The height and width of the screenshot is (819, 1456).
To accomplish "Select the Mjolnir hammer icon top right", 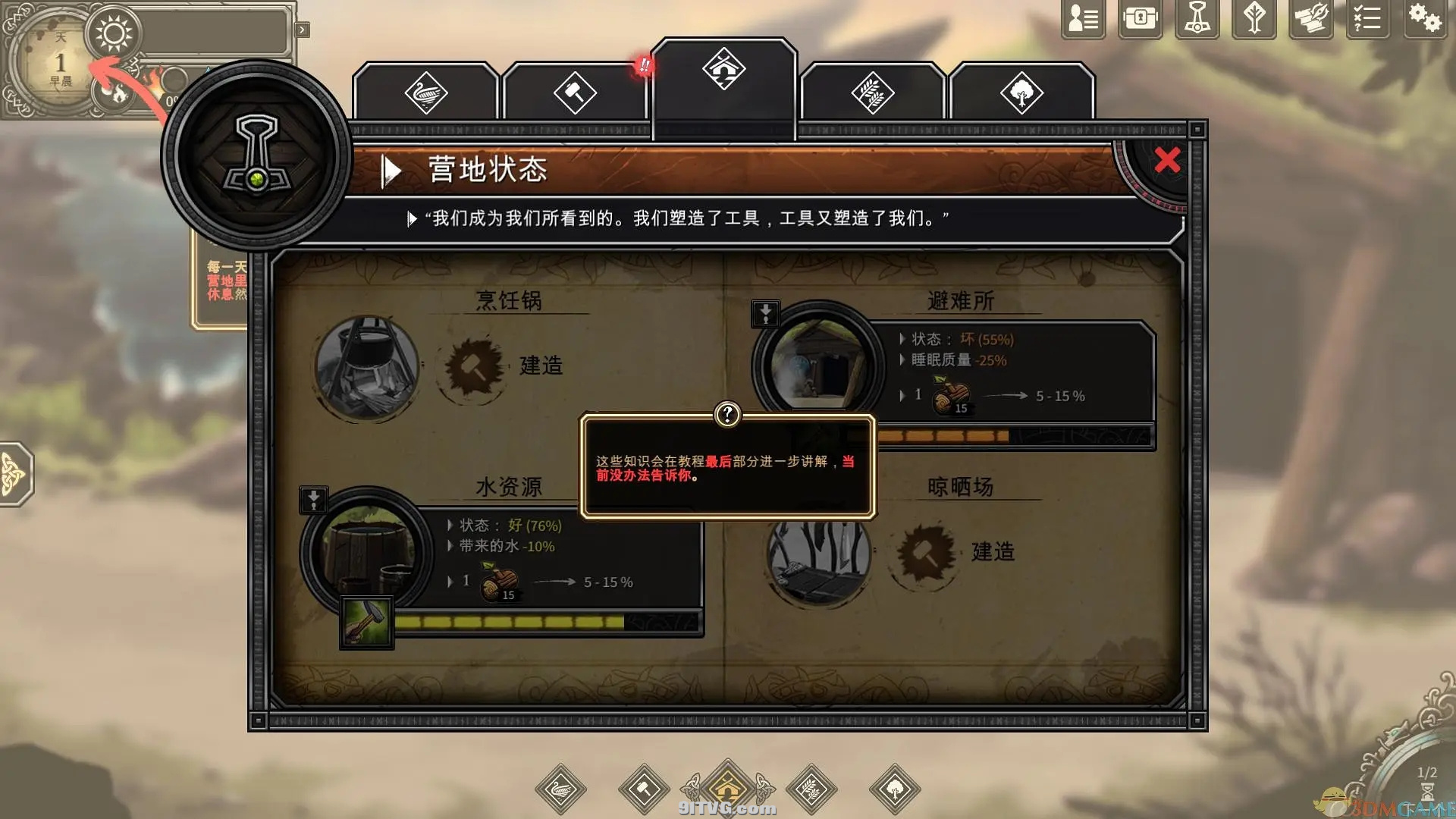I will pos(1197,19).
